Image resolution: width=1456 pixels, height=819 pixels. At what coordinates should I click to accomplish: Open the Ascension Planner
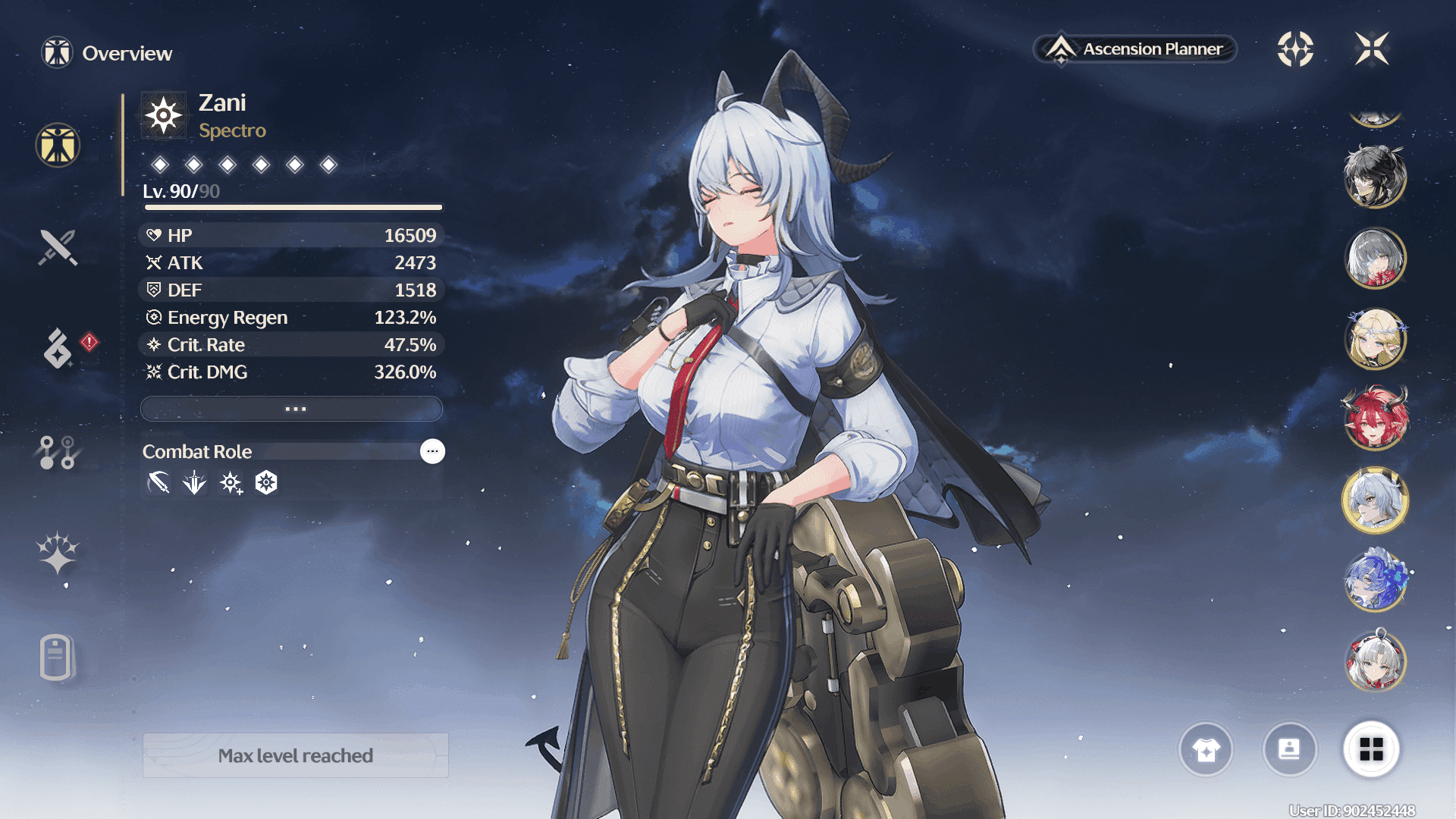[1135, 49]
